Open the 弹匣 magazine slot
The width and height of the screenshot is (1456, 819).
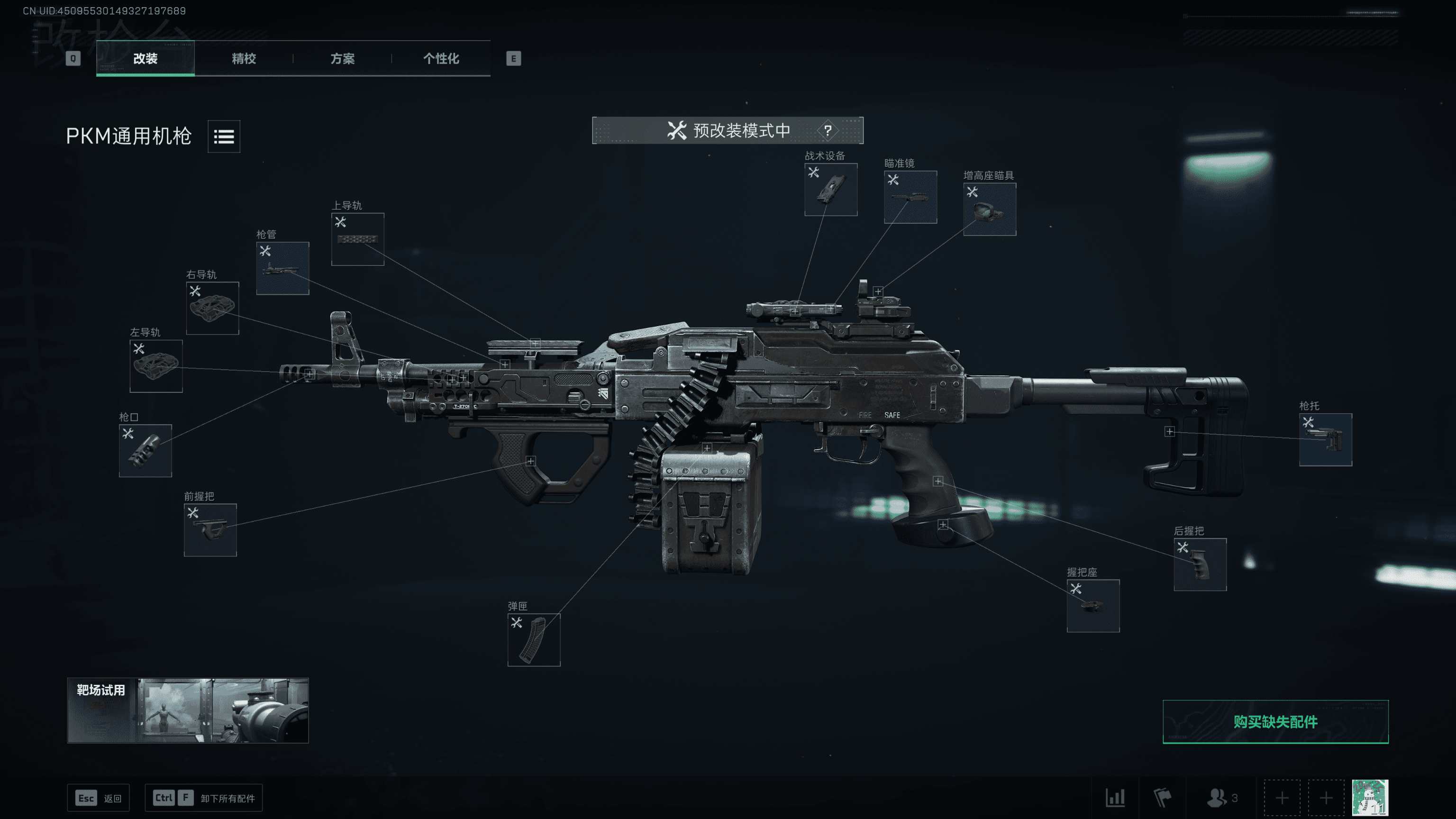pyautogui.click(x=534, y=640)
